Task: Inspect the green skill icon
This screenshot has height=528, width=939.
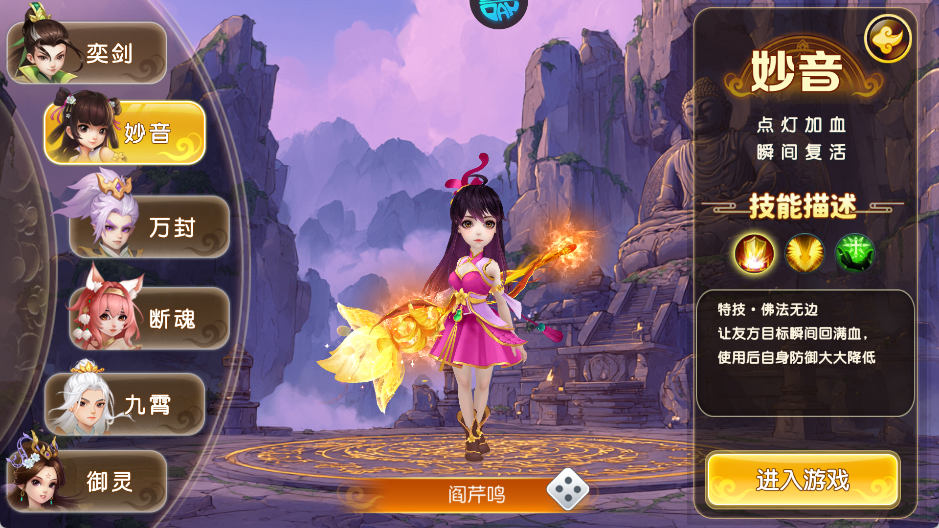Action: point(855,252)
